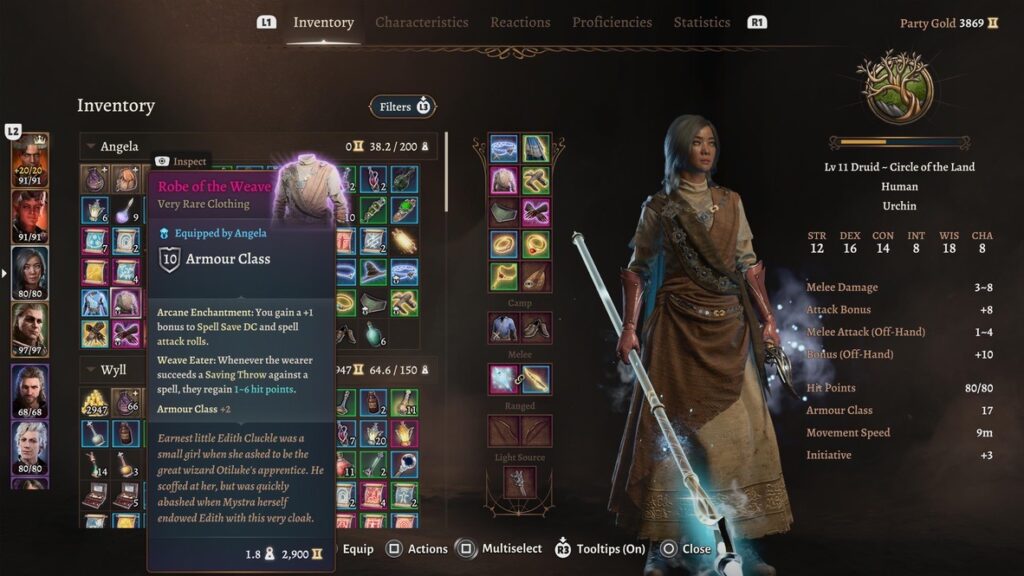Viewport: 1024px width, 576px height.
Task: Select the camp clothing shirt slot
Action: coord(504,327)
